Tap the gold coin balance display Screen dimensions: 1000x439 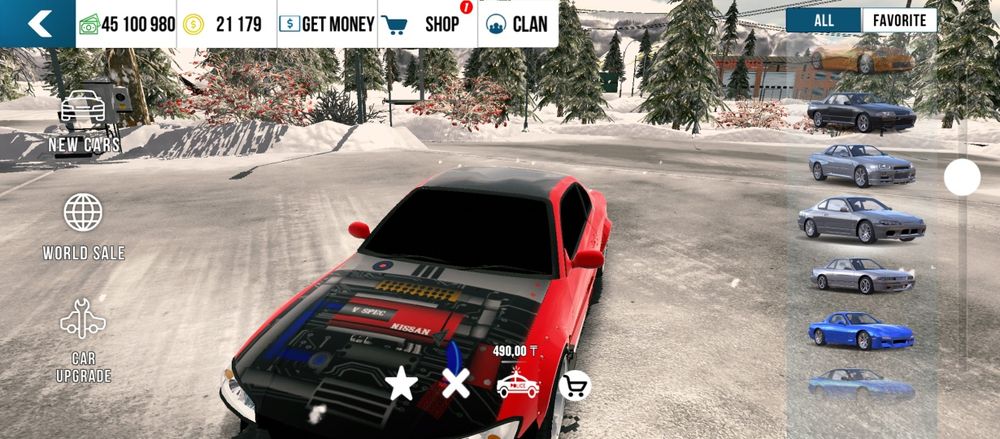(x=224, y=24)
